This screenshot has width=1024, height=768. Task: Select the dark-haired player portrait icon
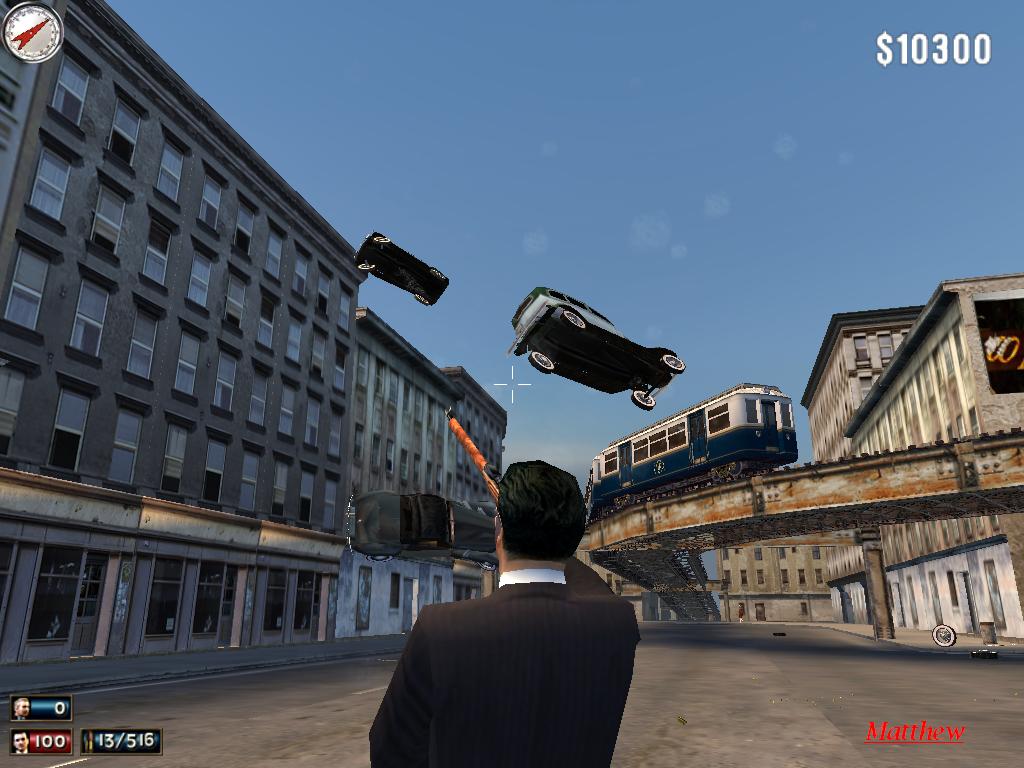pyautogui.click(x=21, y=741)
